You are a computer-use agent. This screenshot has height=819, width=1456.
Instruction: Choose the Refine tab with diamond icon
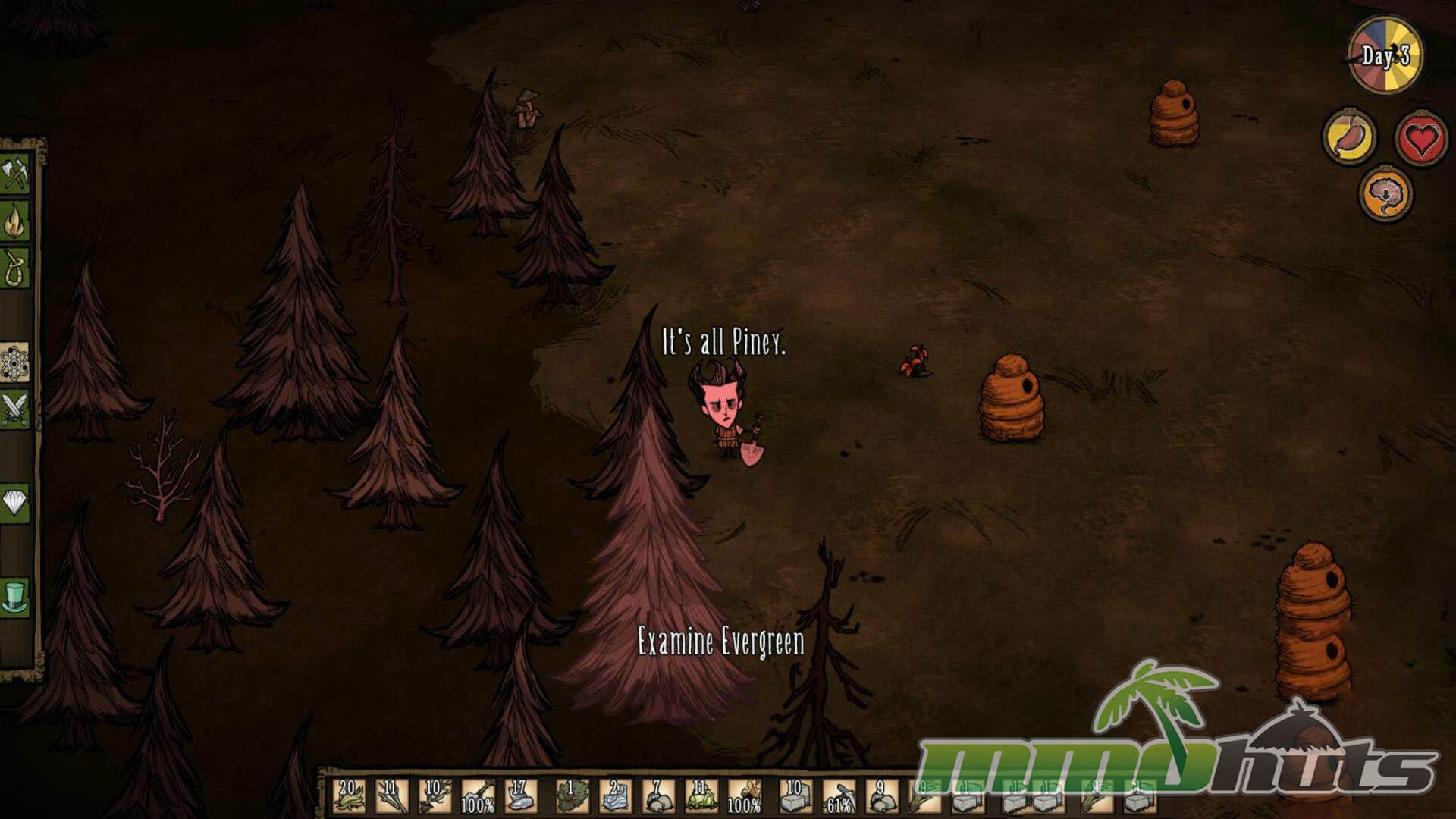[15, 504]
